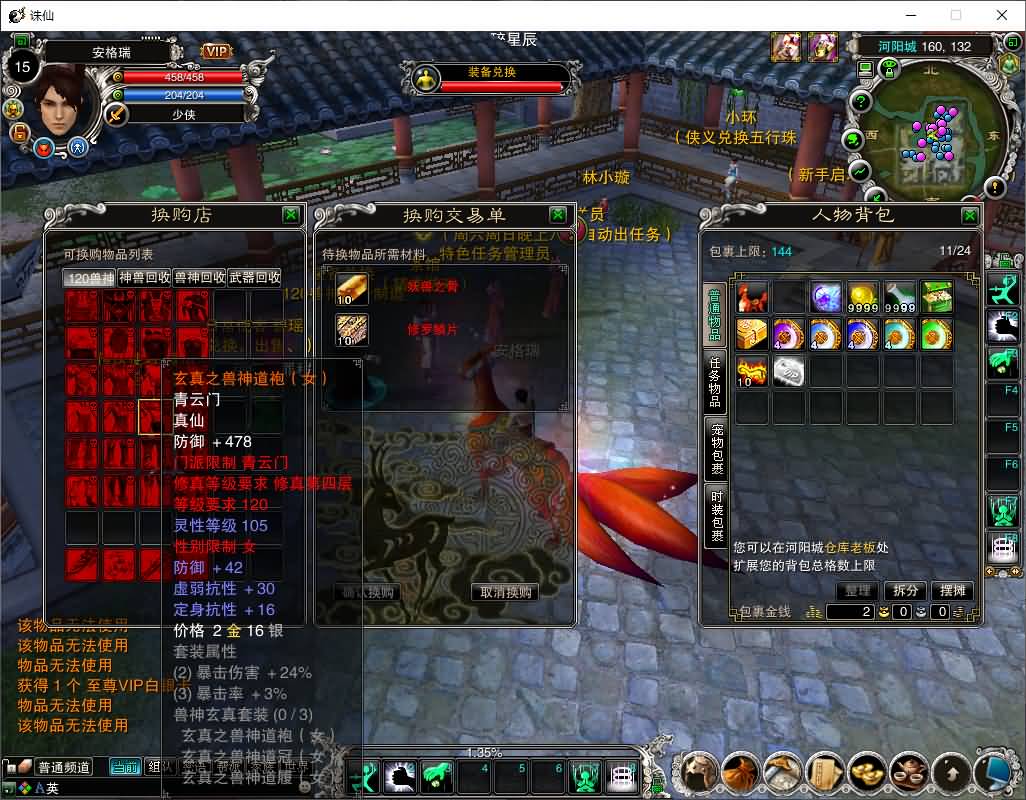Open the 任务物品 quest items tab
Viewport: 1026px width, 800px height.
pos(716,381)
